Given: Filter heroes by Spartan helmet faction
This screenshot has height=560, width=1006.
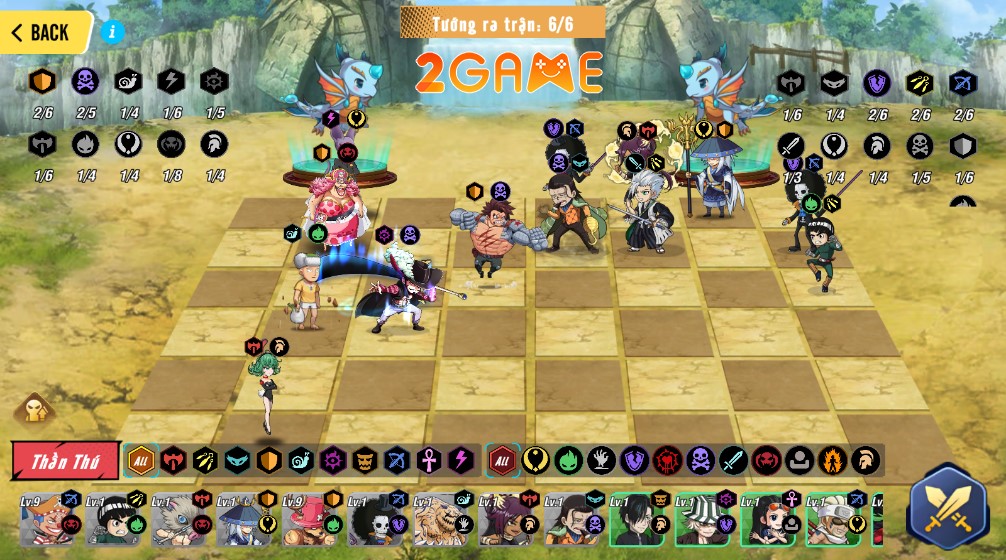Looking at the screenshot, I should pyautogui.click(x=865, y=460).
